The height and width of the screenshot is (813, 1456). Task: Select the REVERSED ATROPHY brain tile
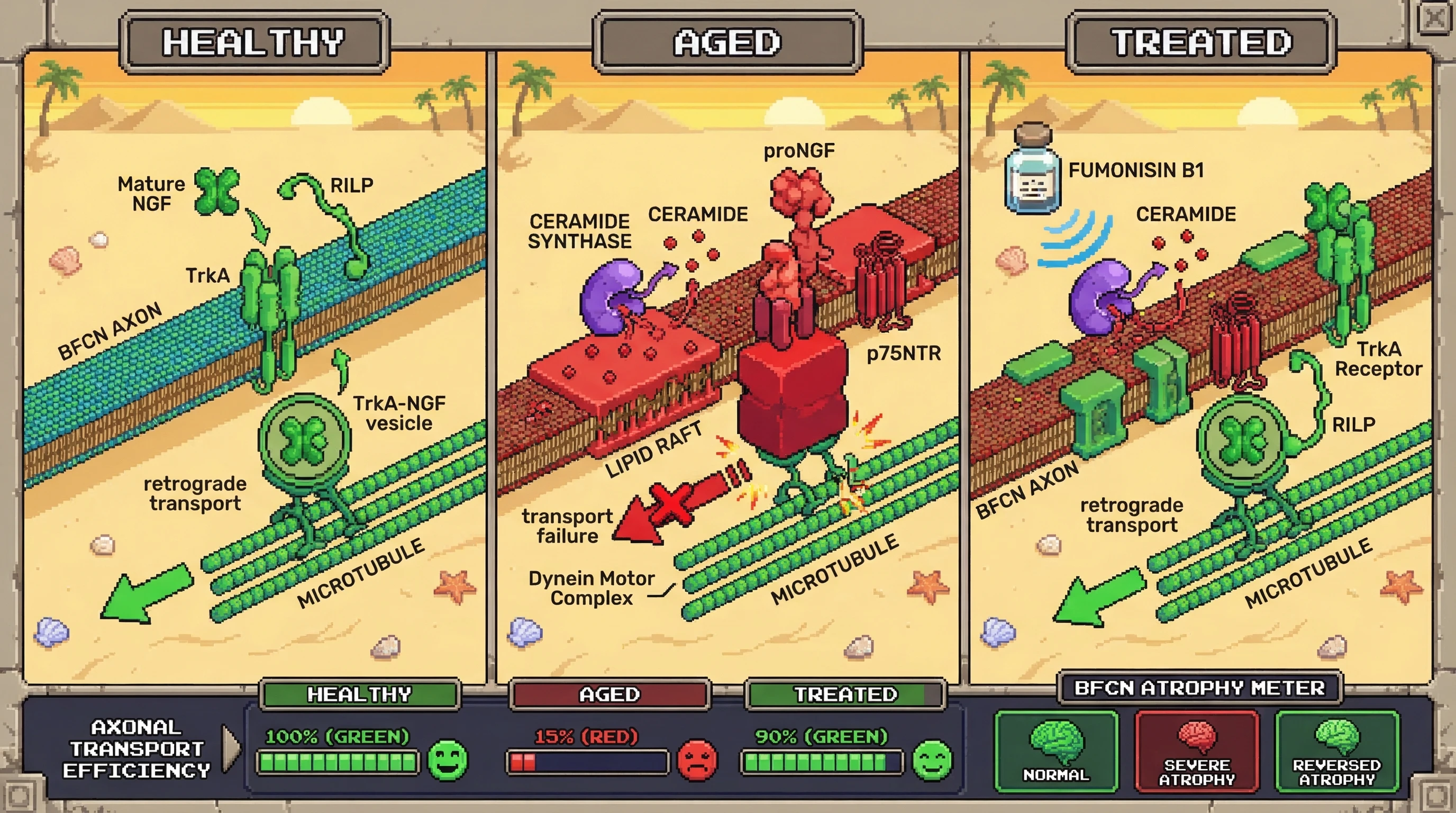1337,752
